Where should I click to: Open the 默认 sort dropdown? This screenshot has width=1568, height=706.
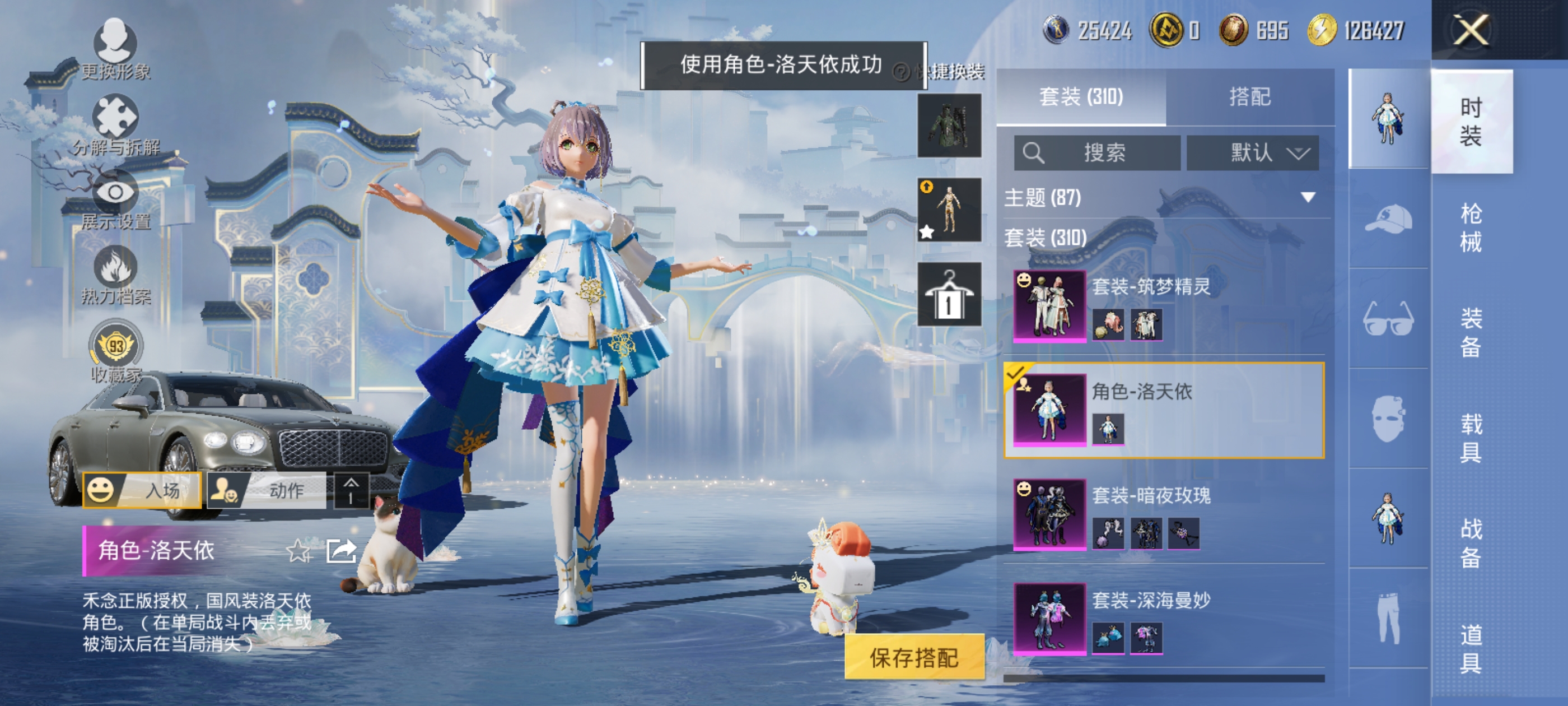tap(1253, 152)
